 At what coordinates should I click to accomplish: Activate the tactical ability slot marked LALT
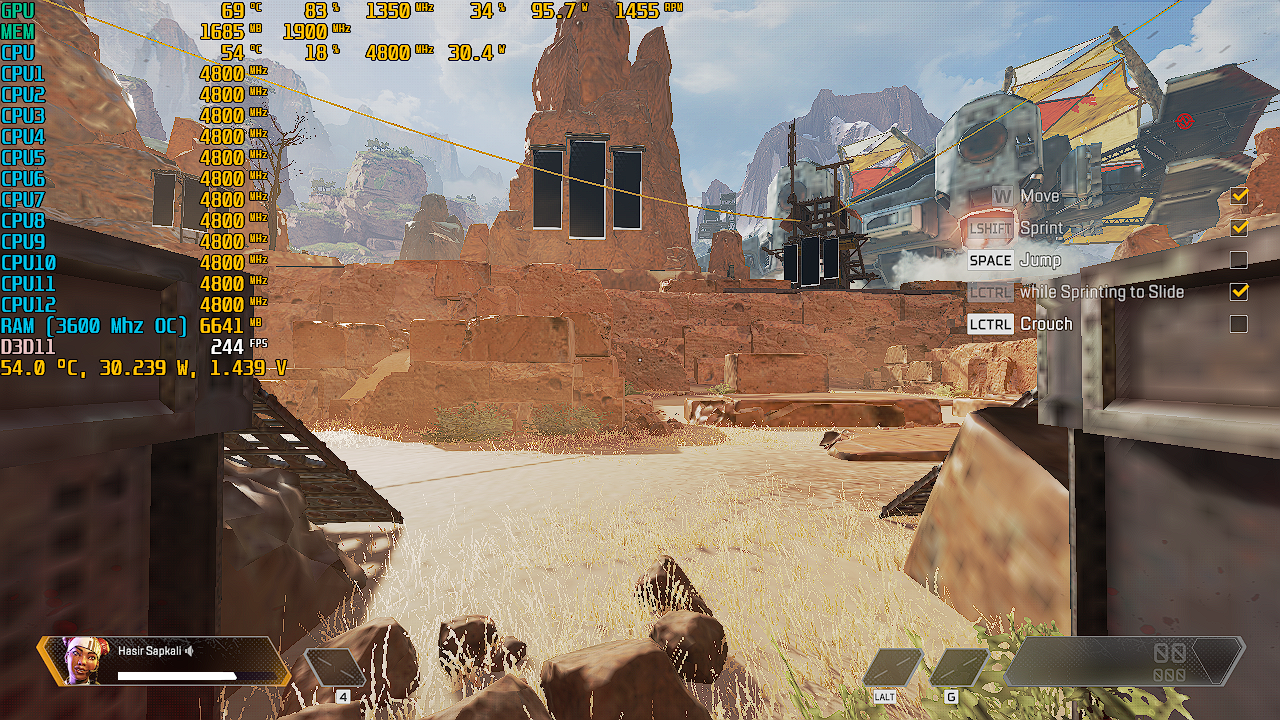892,667
